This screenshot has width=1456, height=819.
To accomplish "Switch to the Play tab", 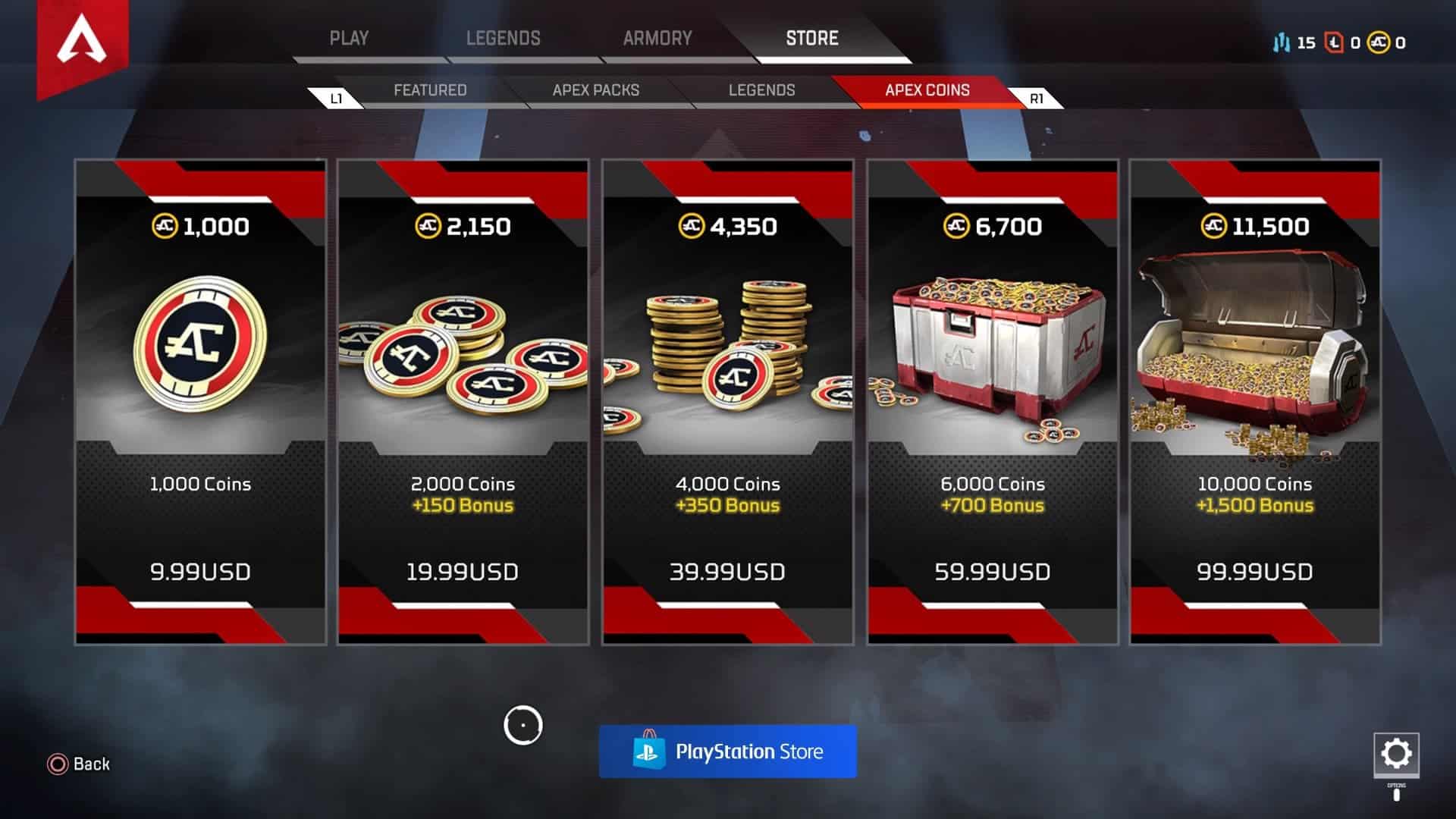I will (x=349, y=38).
